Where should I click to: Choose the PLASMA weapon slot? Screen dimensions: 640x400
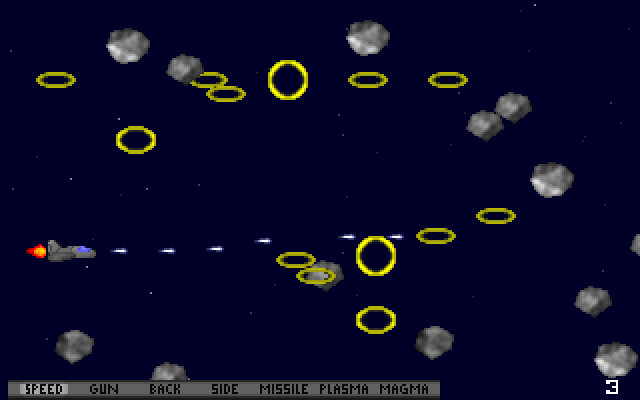(x=343, y=389)
